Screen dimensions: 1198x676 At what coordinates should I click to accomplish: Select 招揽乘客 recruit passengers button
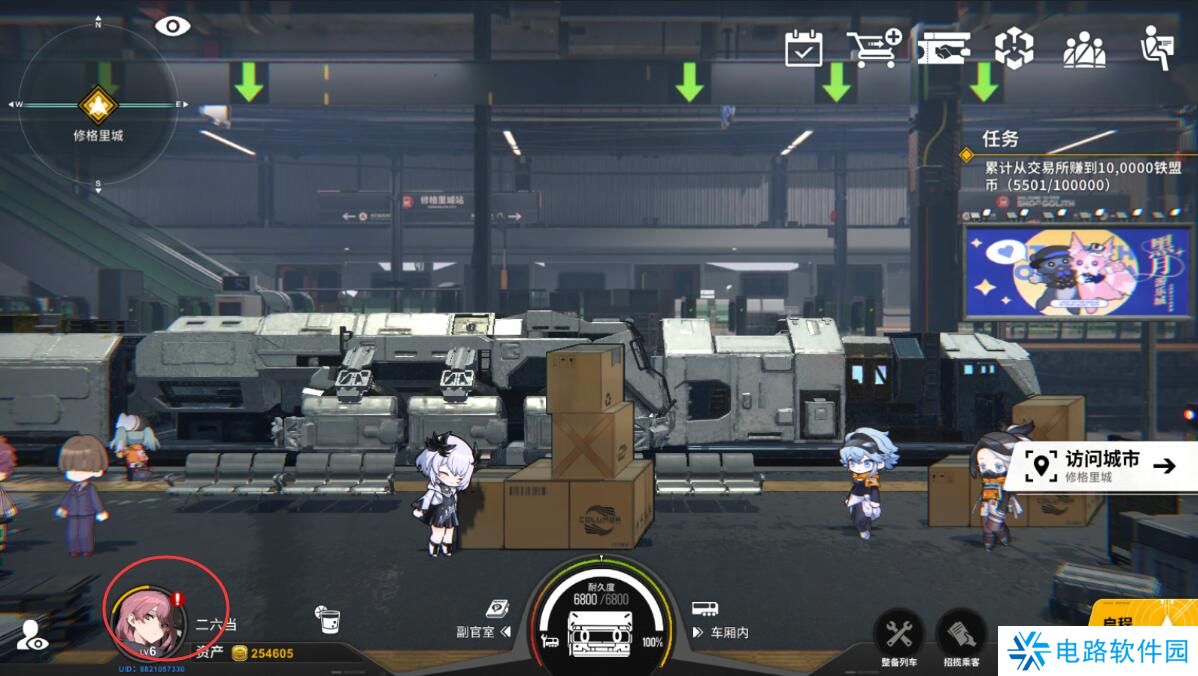[960, 635]
